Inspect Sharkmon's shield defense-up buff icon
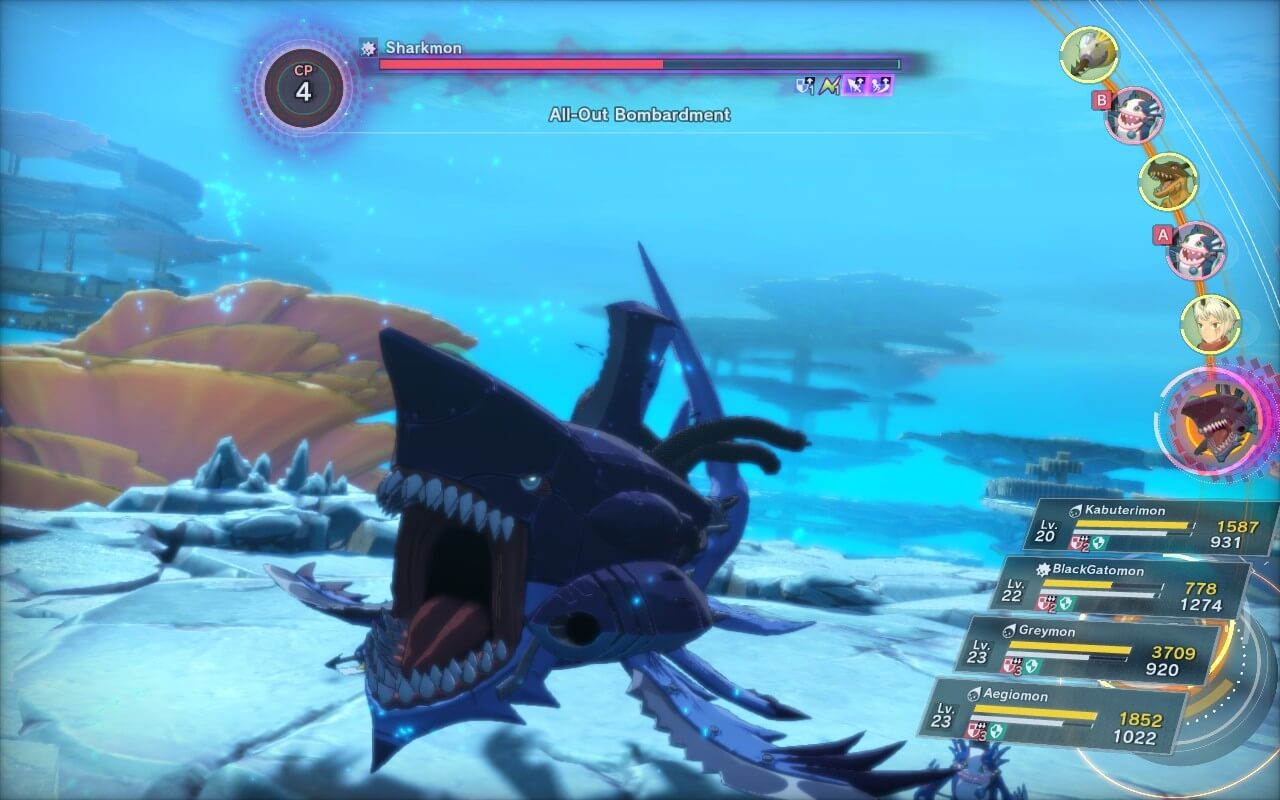This screenshot has width=1280, height=800. (x=804, y=86)
